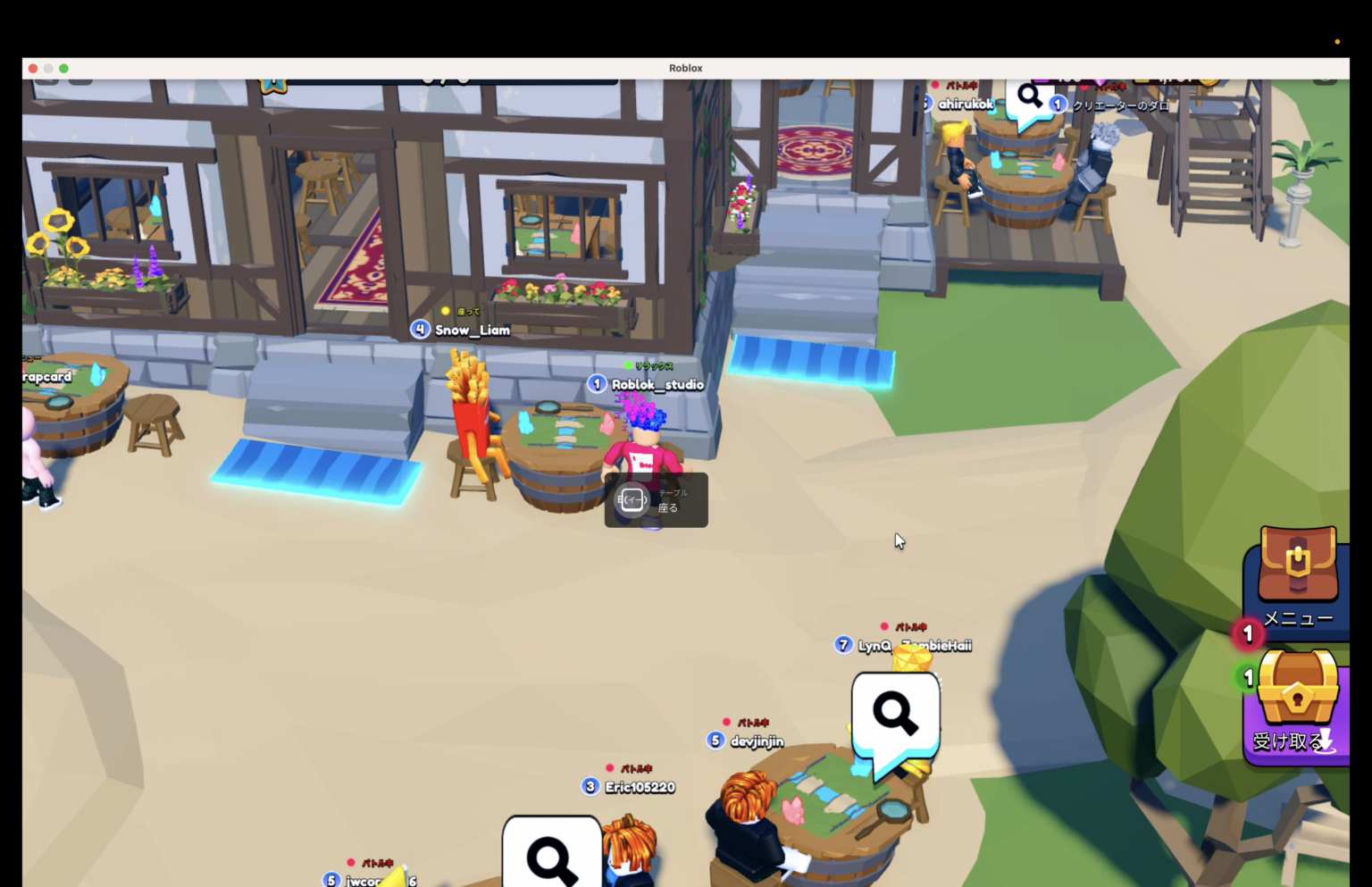
Task: Click the orange status dot in the menu bar
Action: point(1337,41)
